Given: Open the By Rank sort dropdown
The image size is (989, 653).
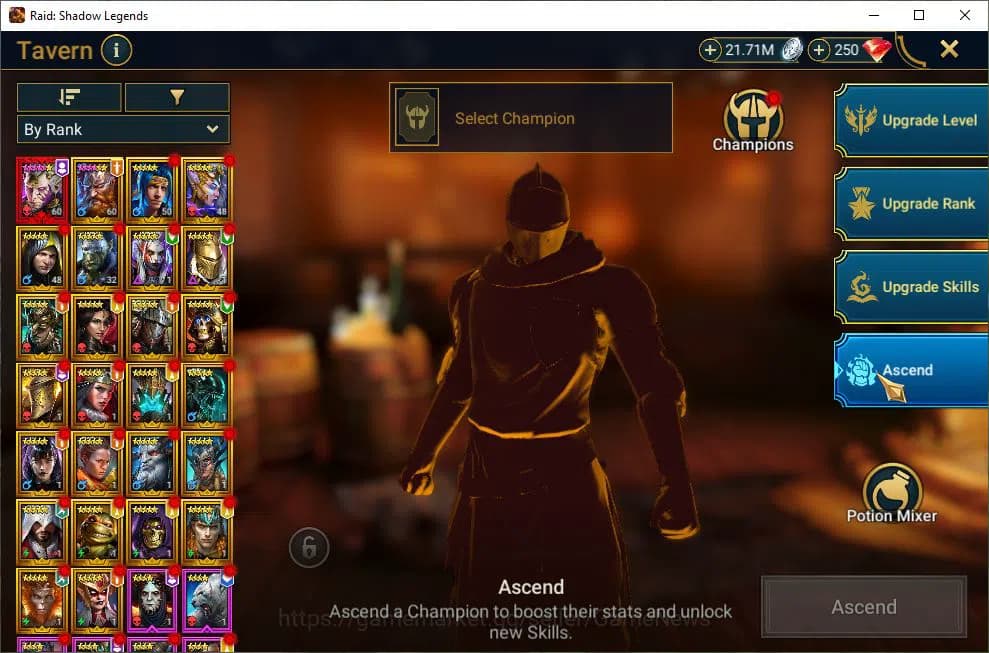Looking at the screenshot, I should point(123,129).
